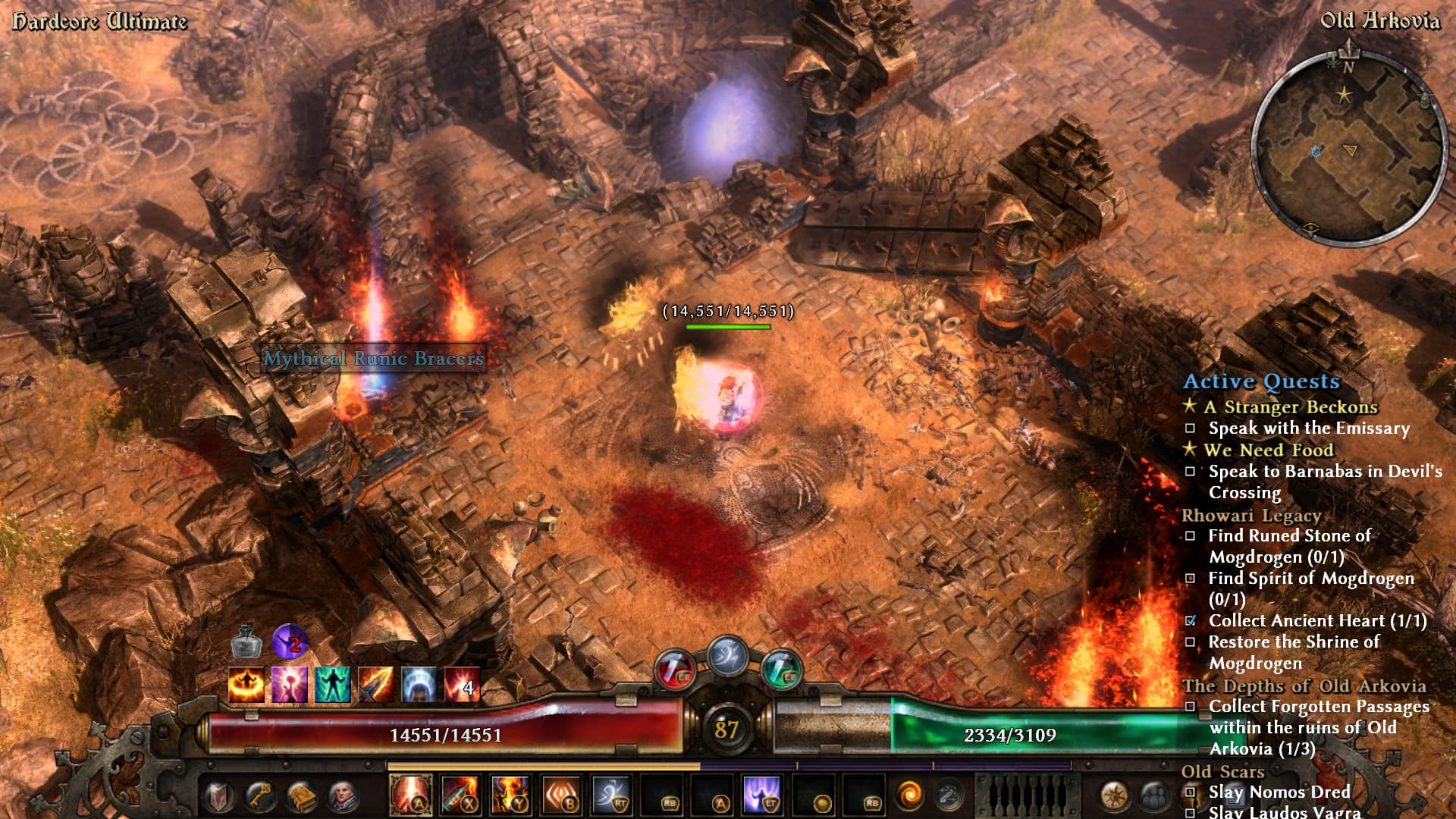Use the fire bottle grenade skill

[460, 795]
